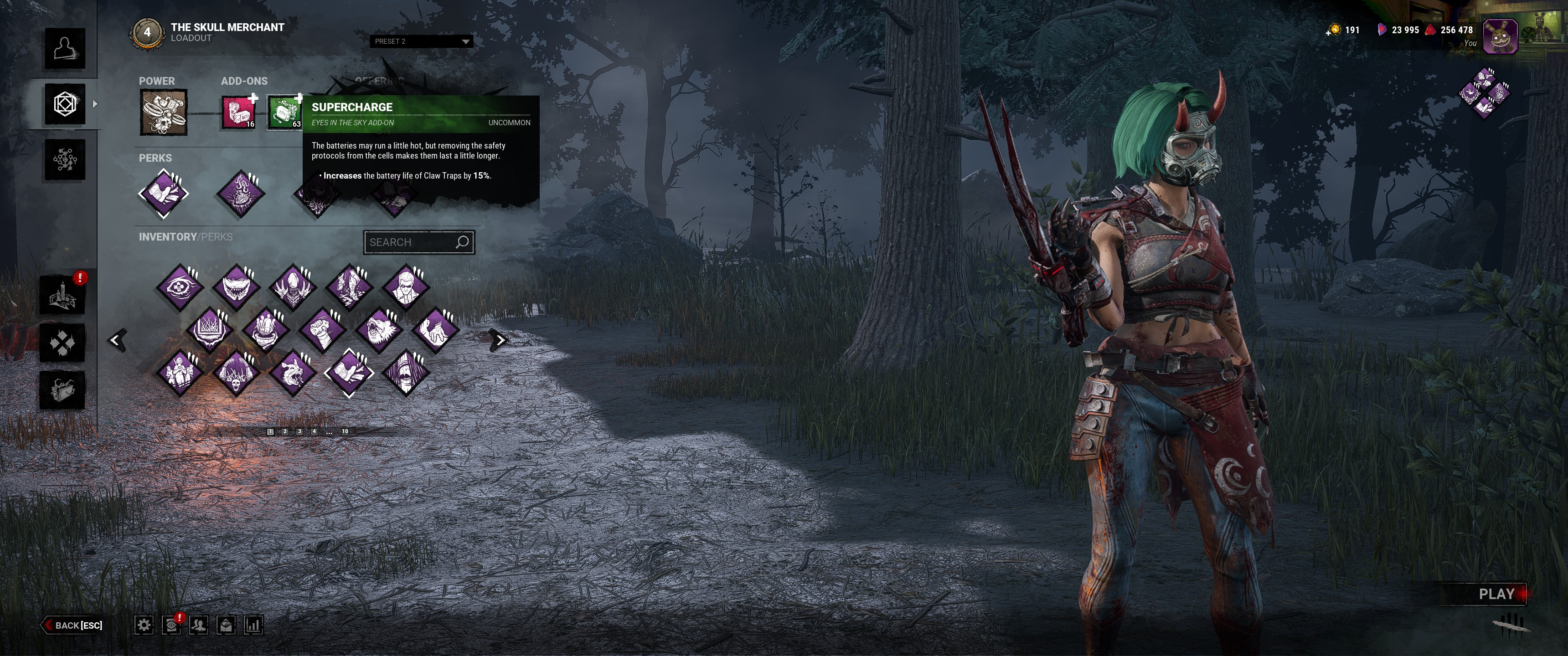This screenshot has height=656, width=1568.
Task: Open the Preset 2 dropdown
Action: click(421, 41)
